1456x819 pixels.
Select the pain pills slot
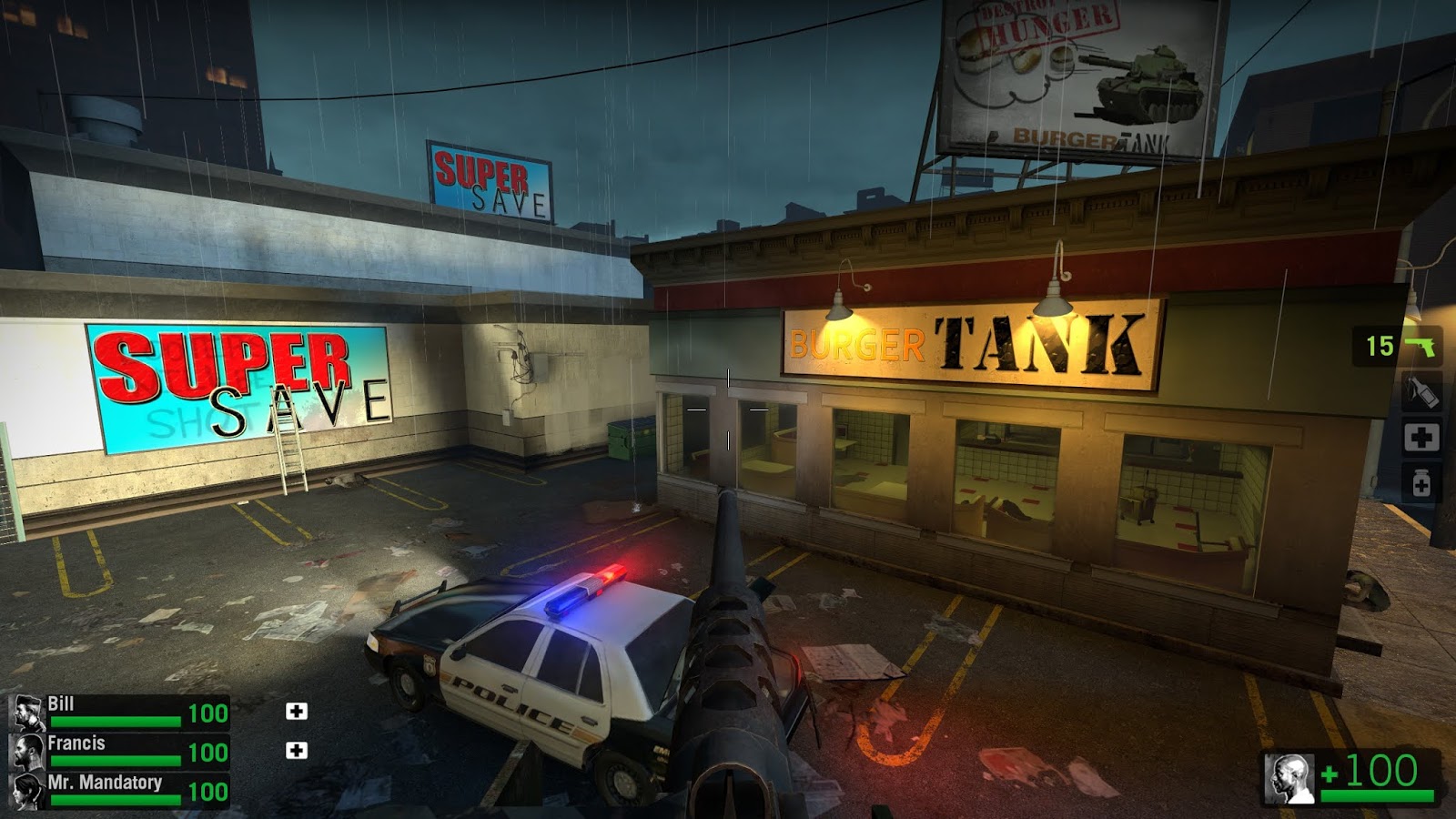tap(1424, 480)
